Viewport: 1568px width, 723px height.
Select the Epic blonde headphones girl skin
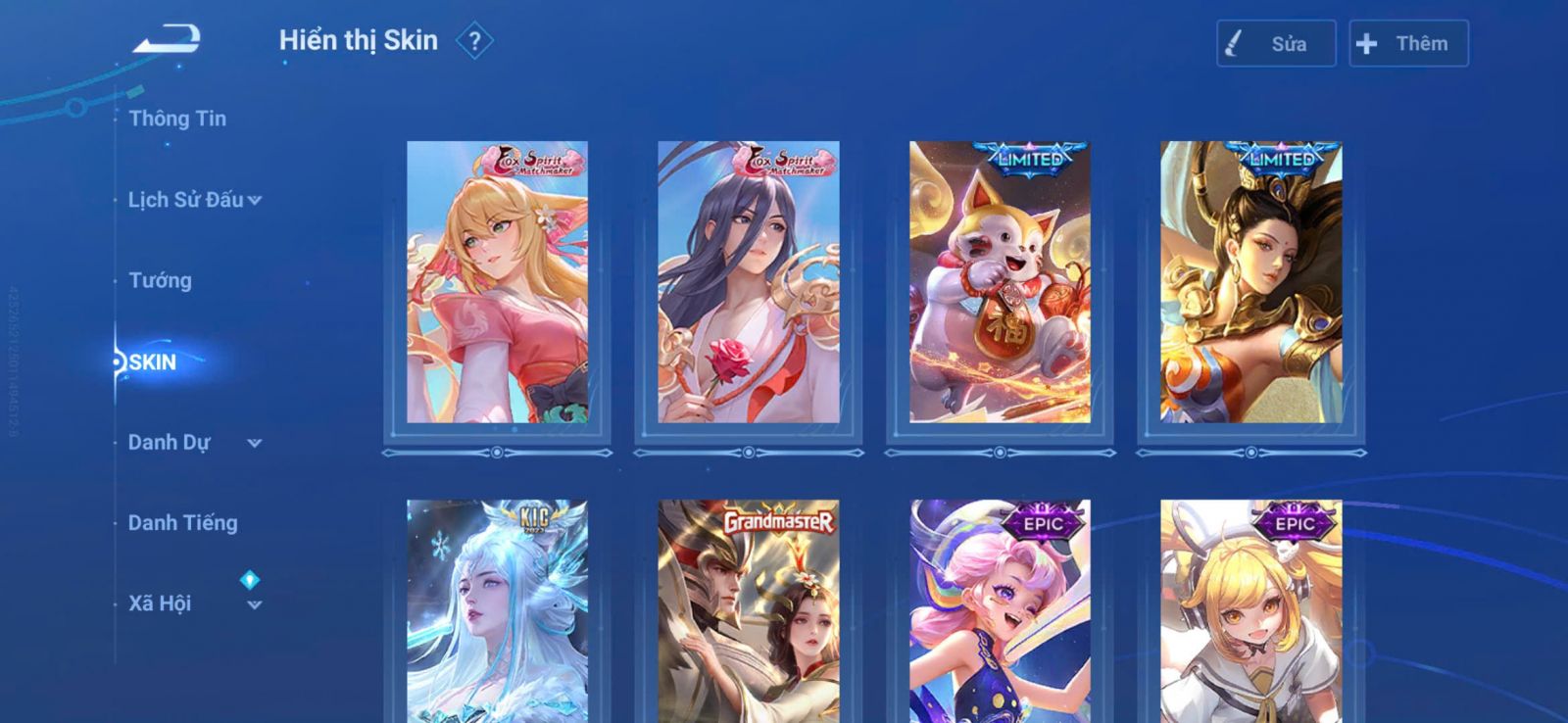(x=1251, y=612)
